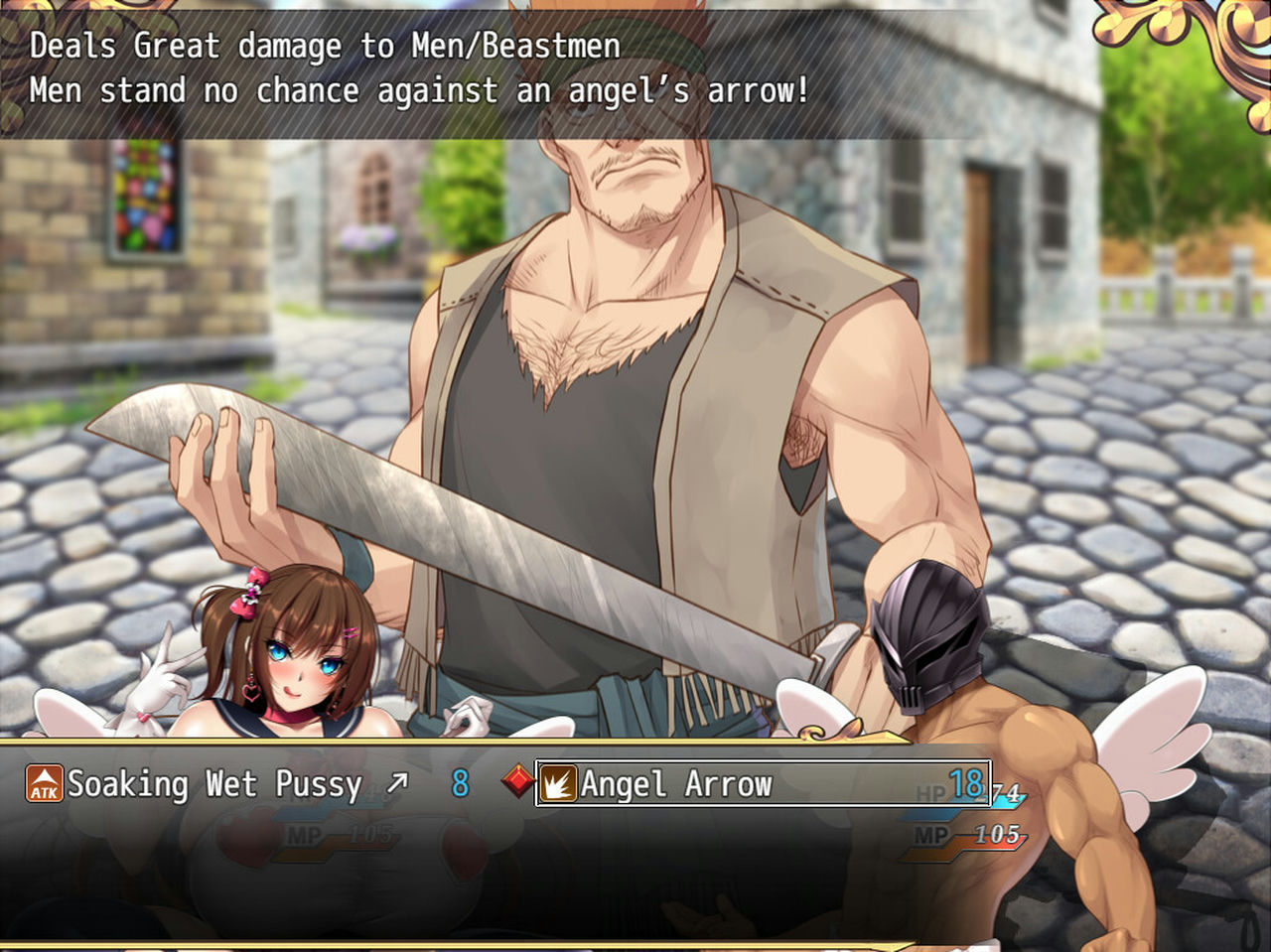Expand the battle message window

417,68
